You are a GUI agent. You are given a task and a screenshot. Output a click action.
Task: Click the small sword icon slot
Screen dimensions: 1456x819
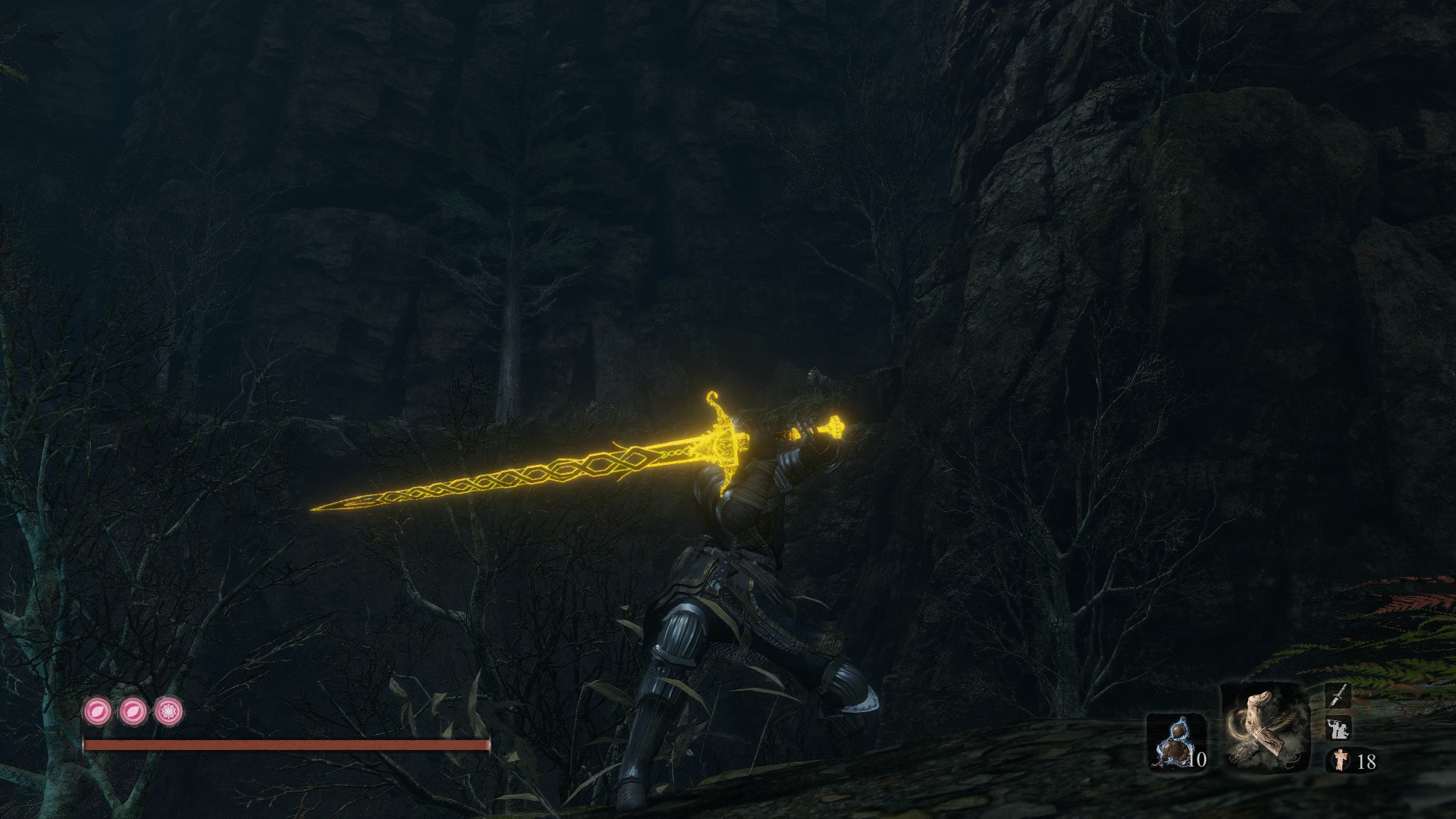tap(1337, 695)
